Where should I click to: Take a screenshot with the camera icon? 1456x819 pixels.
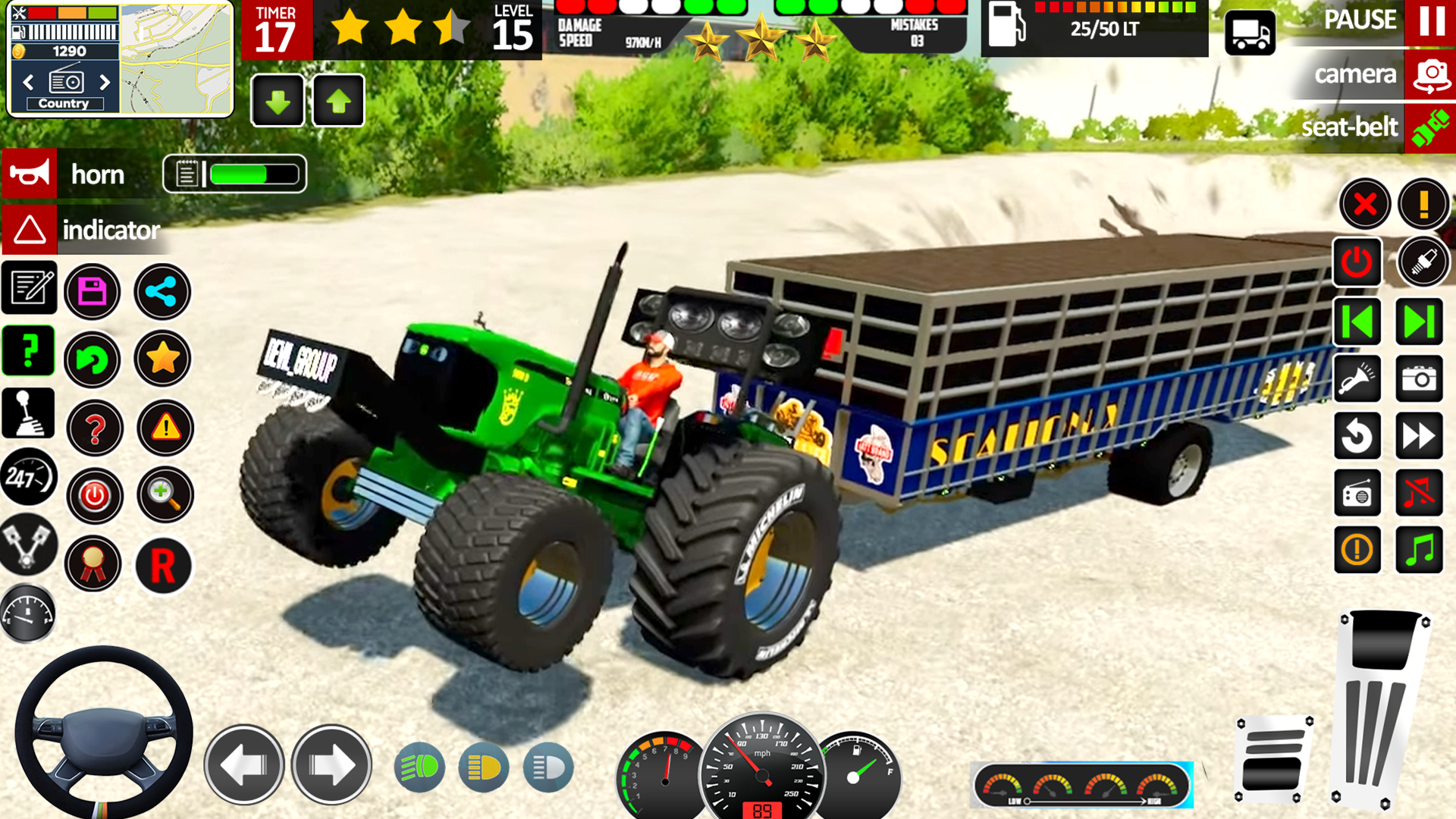point(1421,379)
